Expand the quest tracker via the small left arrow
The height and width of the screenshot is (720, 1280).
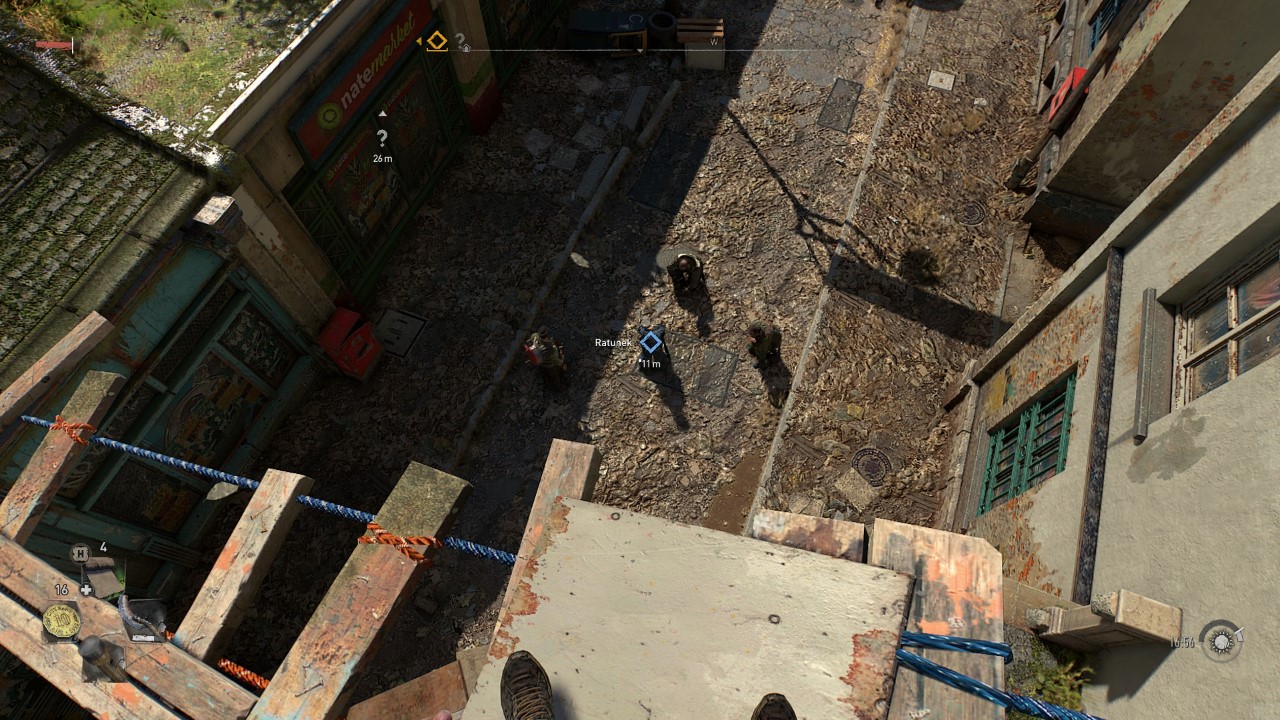[419, 40]
